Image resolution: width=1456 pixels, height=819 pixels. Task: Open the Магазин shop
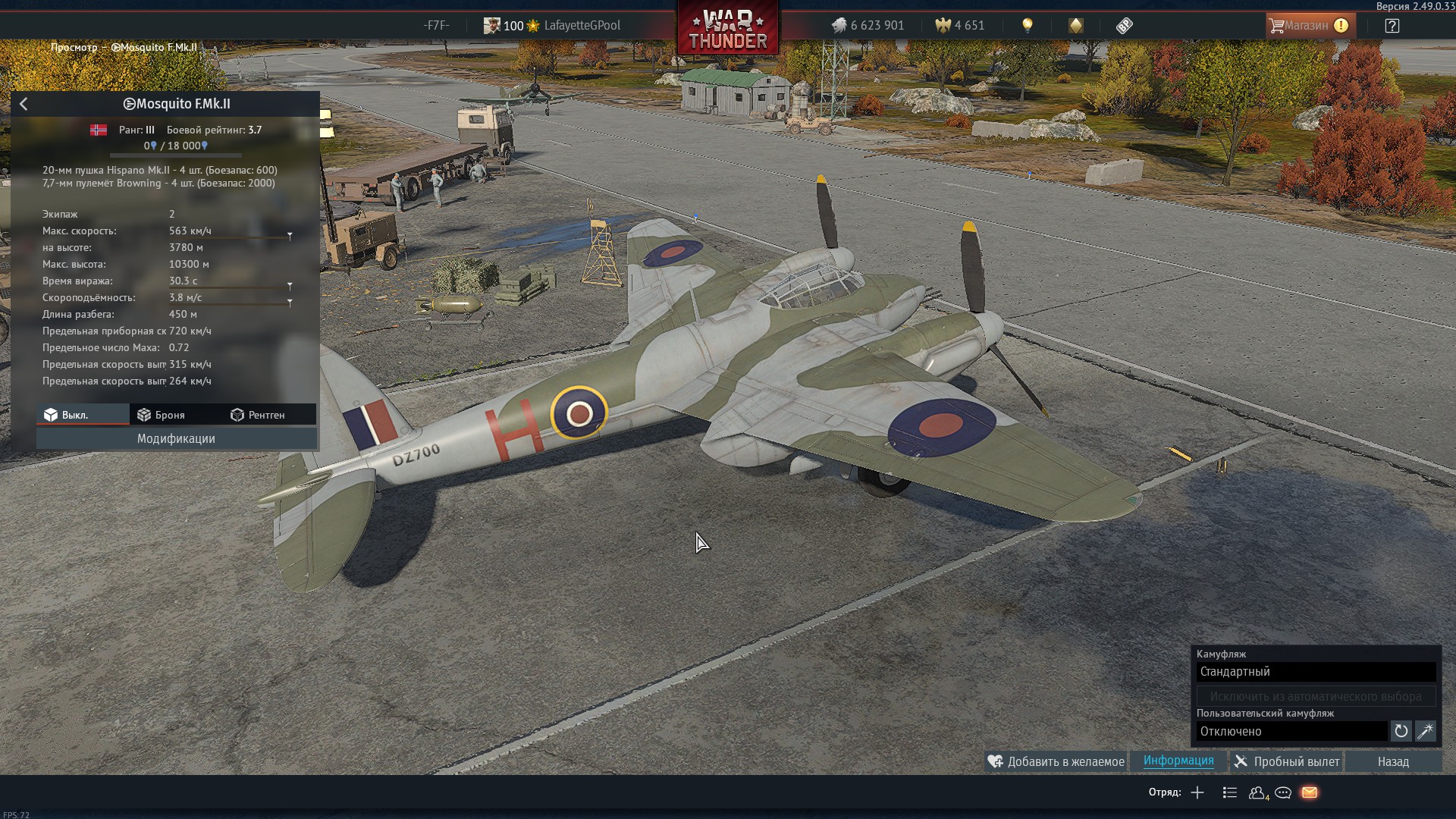click(1308, 25)
